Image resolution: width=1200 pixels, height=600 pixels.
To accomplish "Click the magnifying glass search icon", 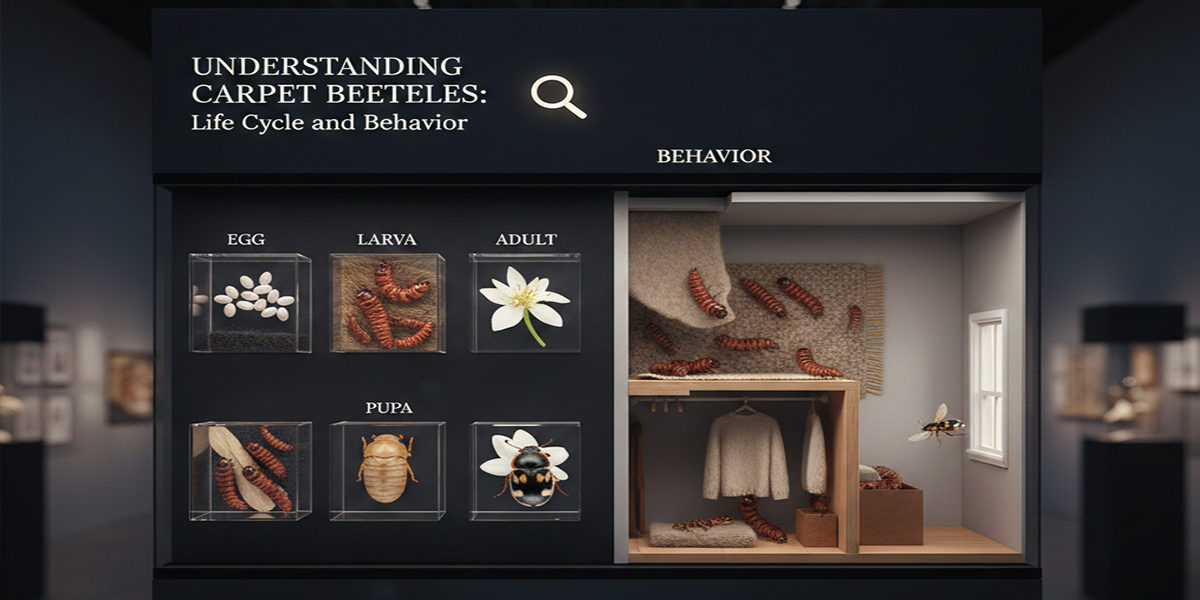I will tap(556, 96).
